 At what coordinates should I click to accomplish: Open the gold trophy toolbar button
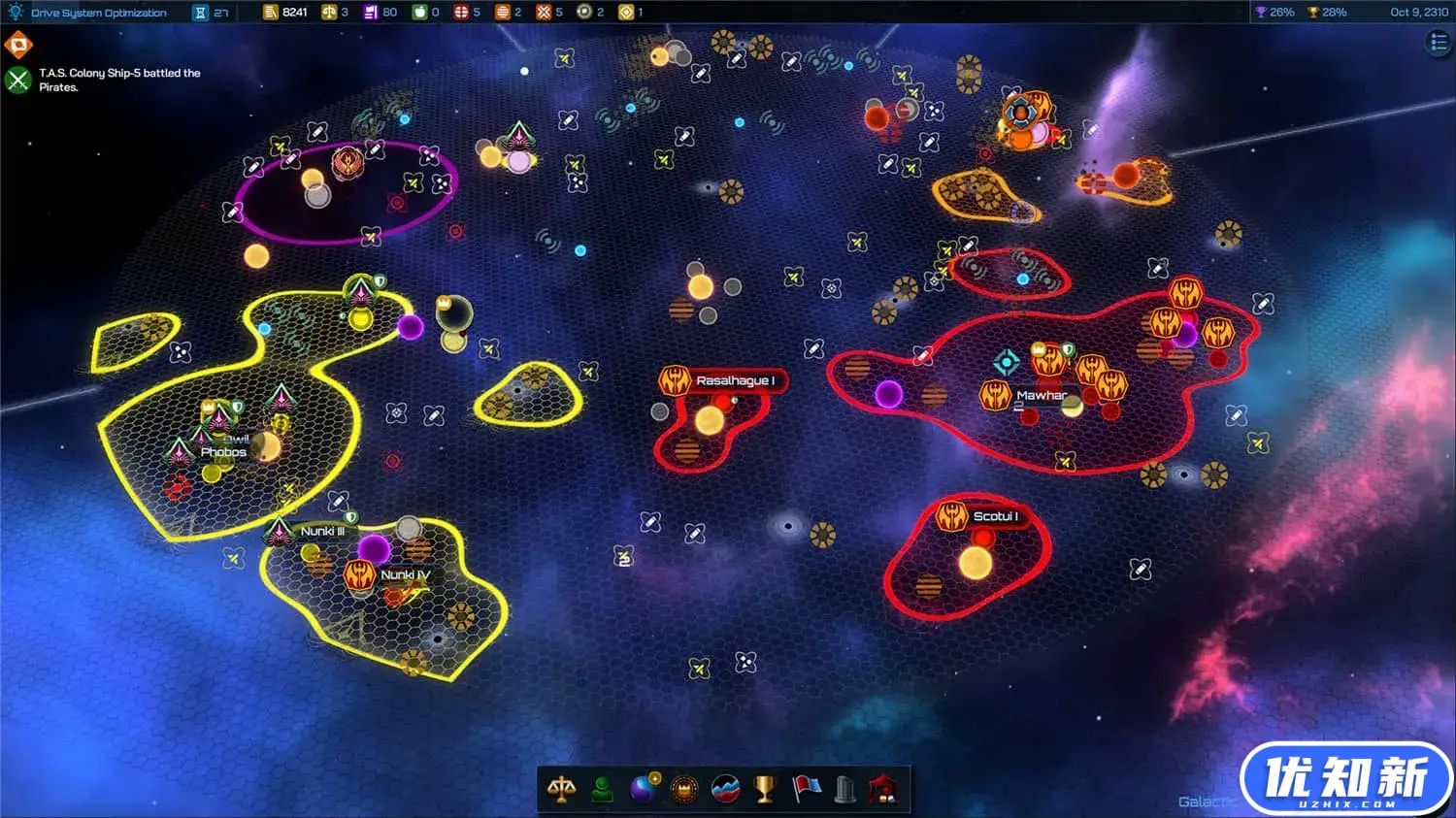click(x=765, y=790)
